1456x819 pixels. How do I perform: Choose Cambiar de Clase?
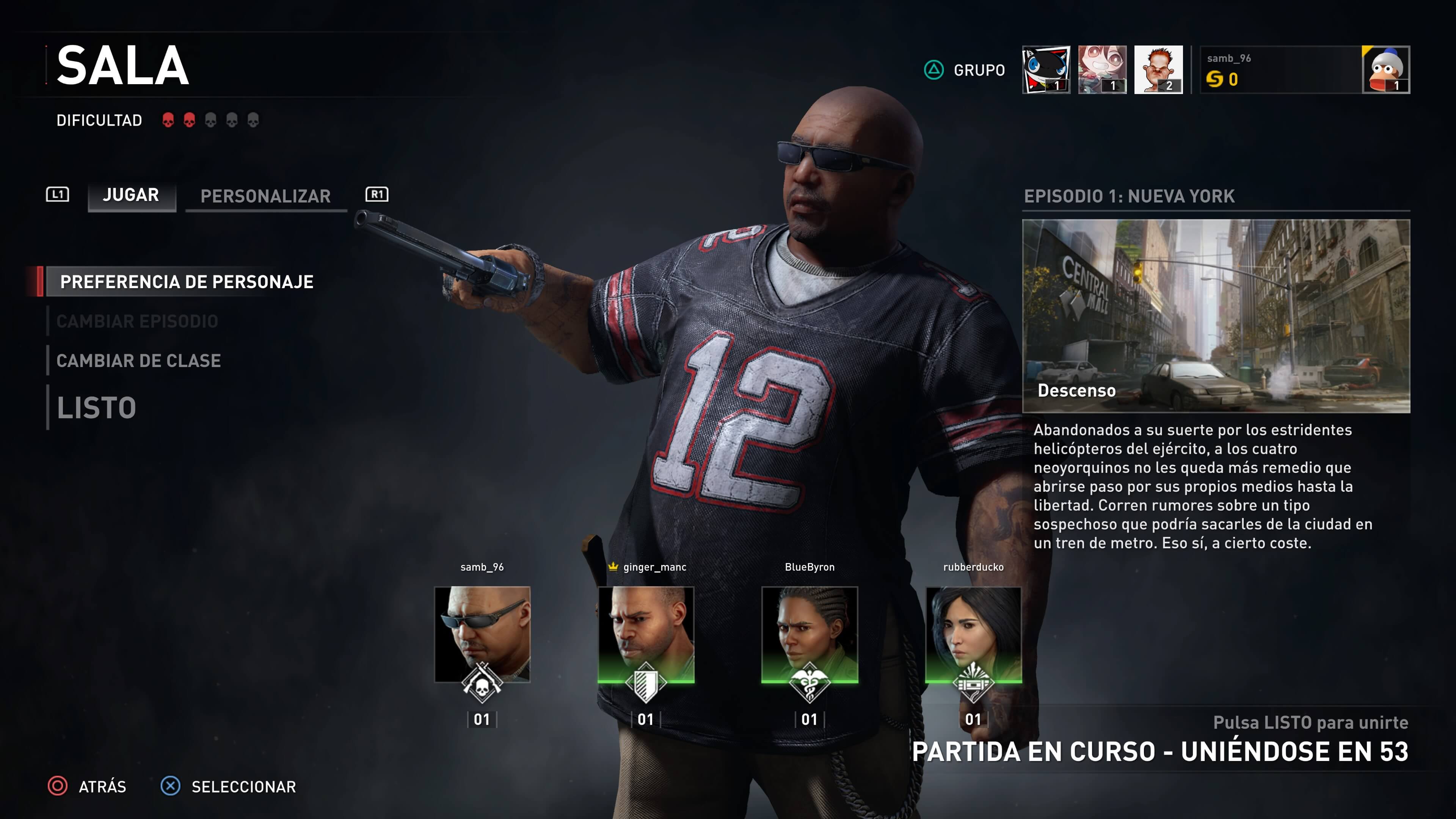pyautogui.click(x=138, y=361)
